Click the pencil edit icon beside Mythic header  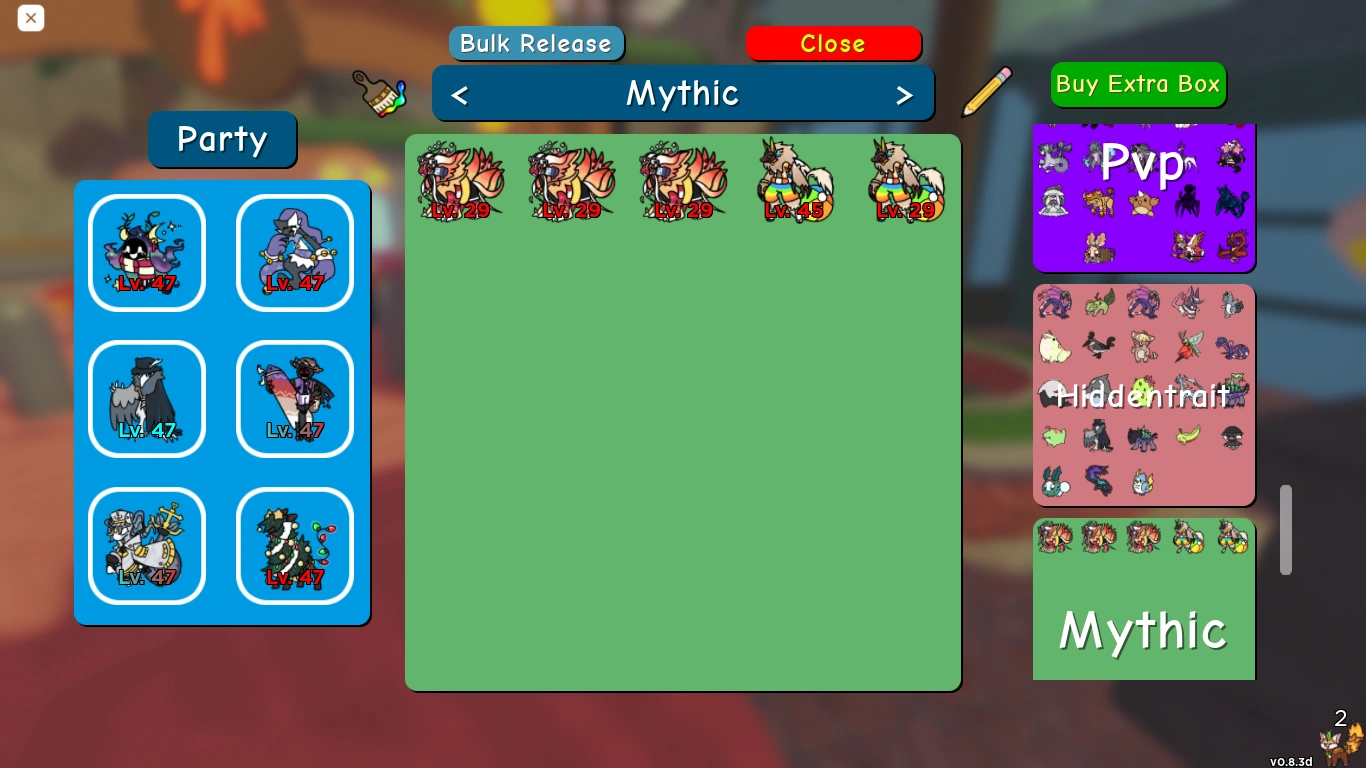985,92
